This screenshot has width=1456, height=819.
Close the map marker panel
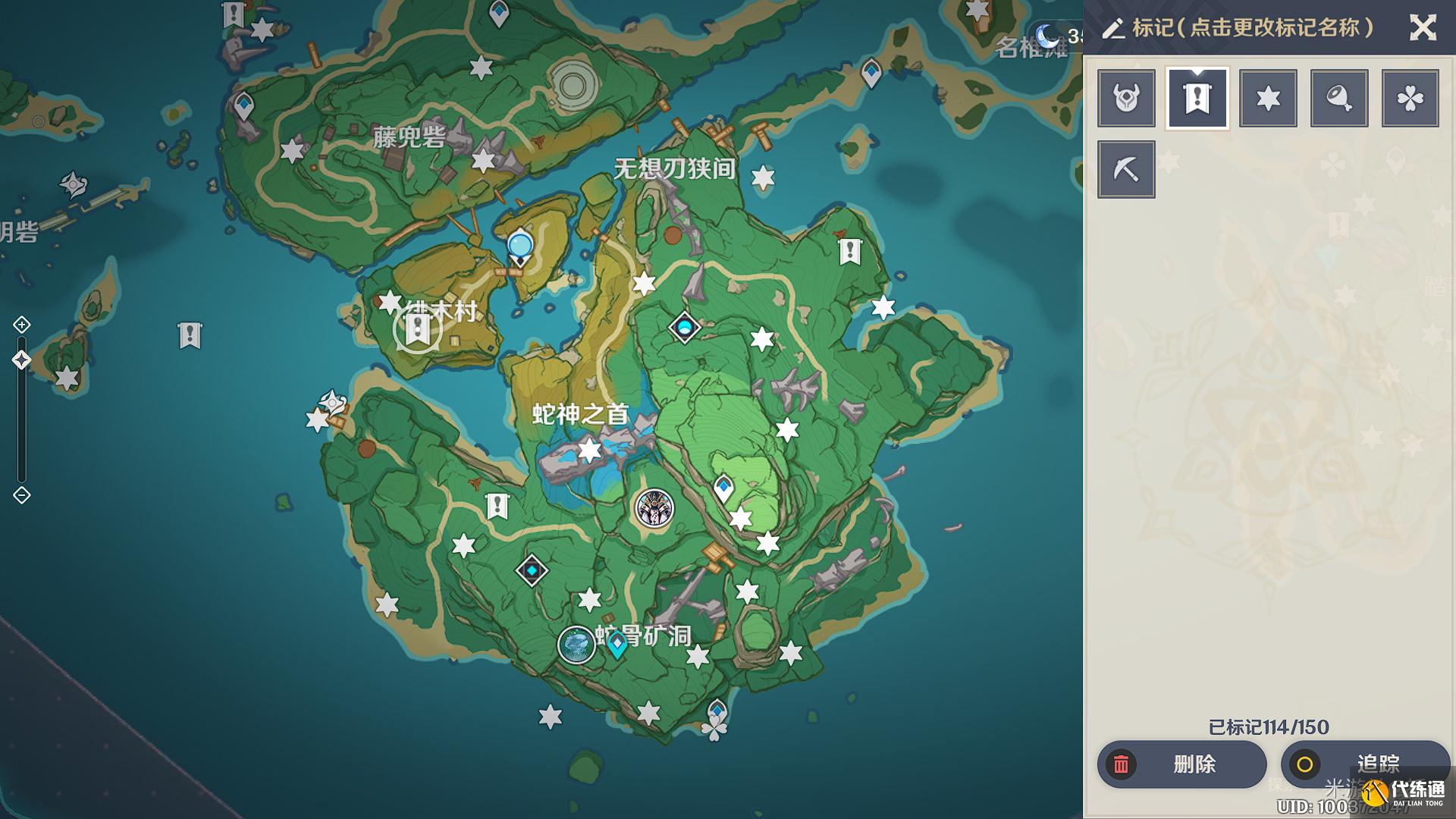pyautogui.click(x=1423, y=28)
